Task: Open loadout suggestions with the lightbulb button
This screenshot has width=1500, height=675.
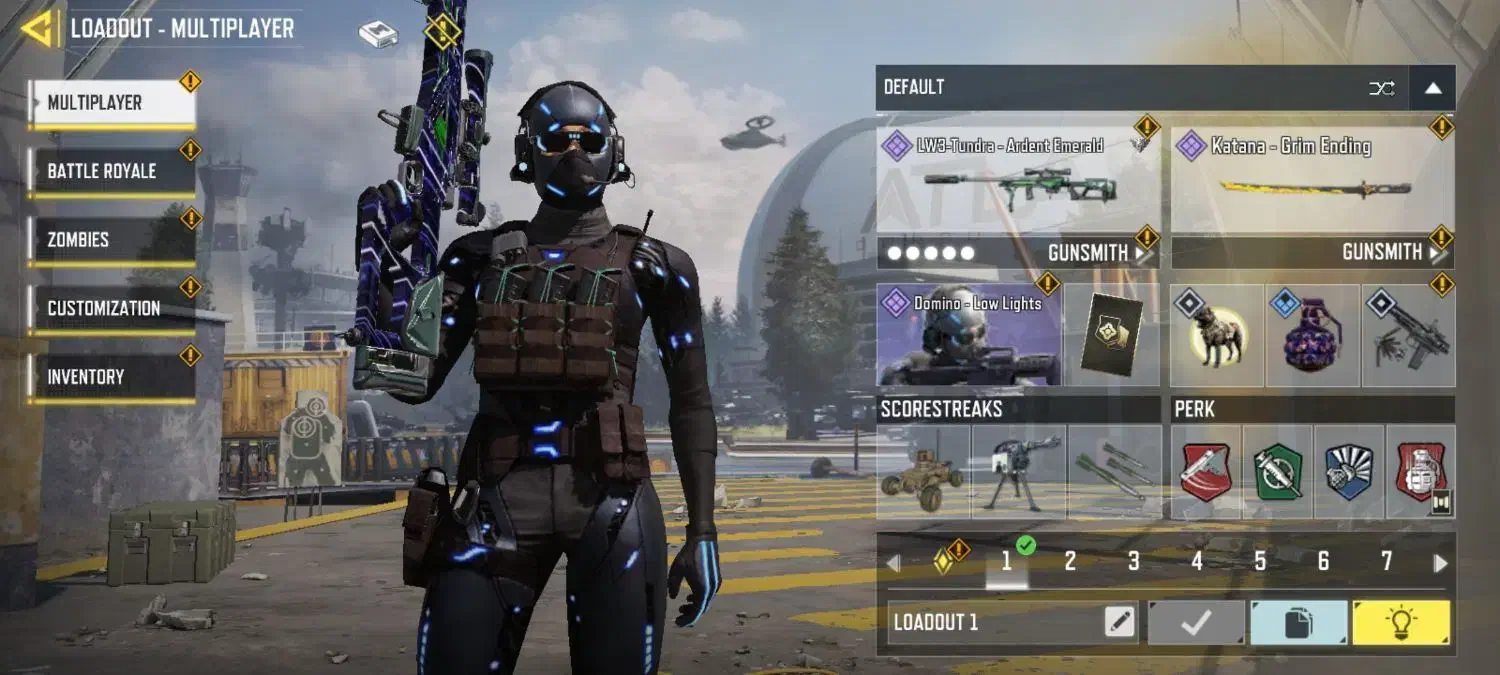Action: tap(1400, 623)
